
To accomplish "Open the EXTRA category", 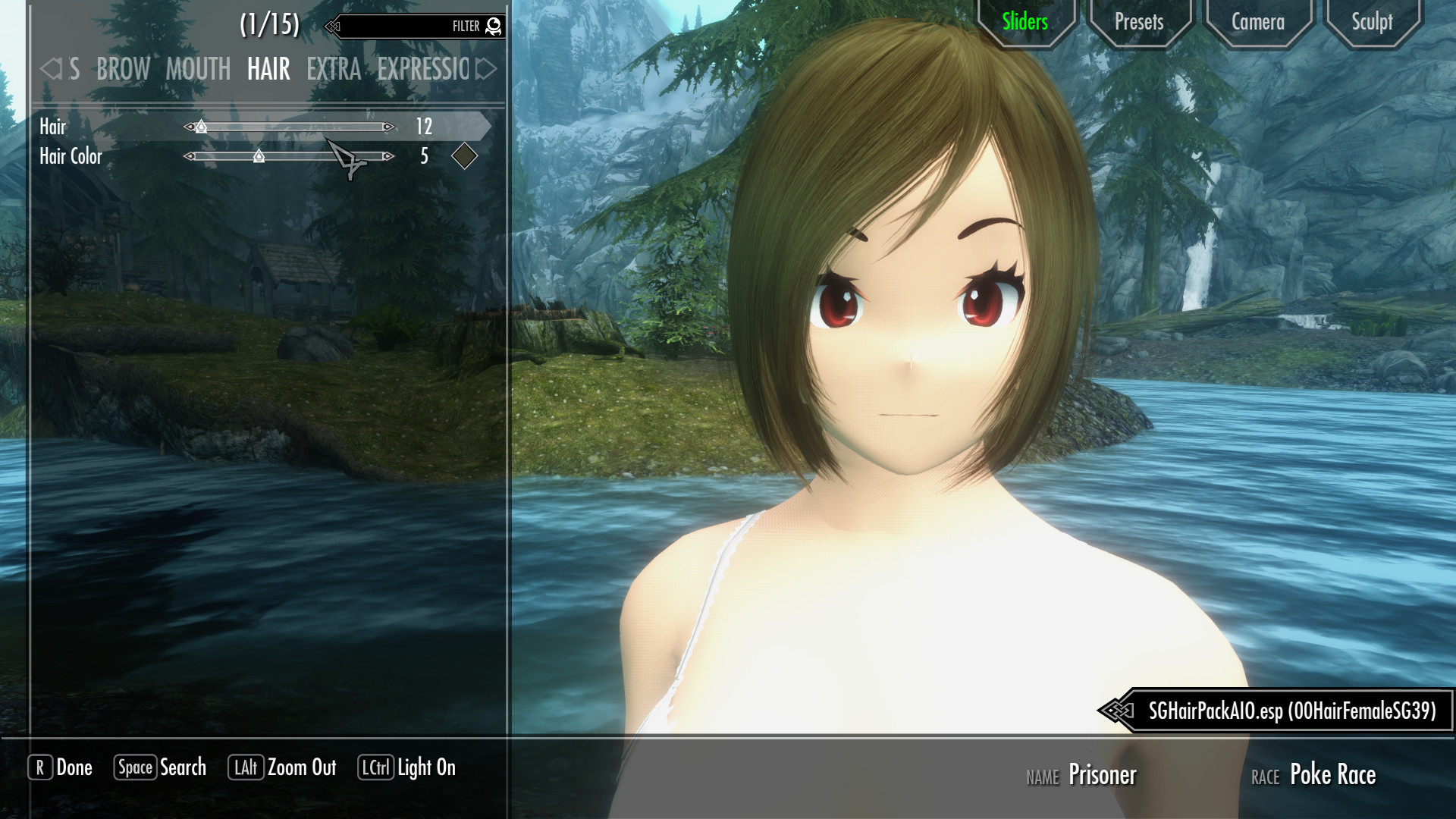I will [x=334, y=69].
